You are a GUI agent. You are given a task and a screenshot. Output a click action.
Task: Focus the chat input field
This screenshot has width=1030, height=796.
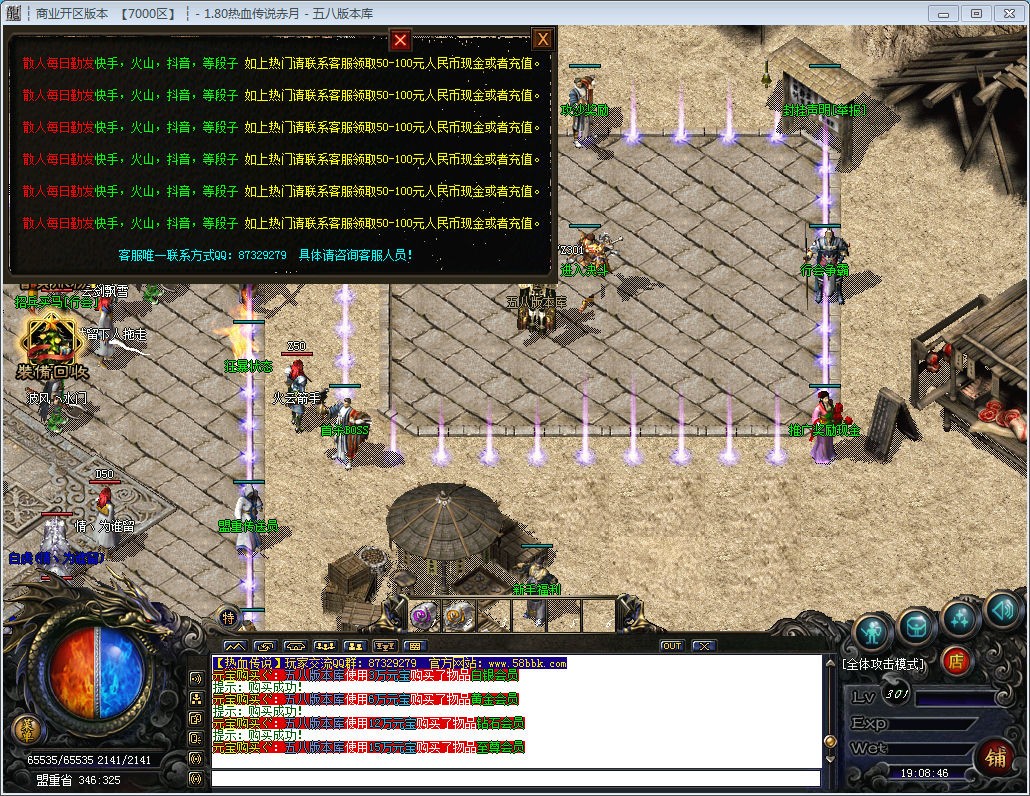(515, 778)
